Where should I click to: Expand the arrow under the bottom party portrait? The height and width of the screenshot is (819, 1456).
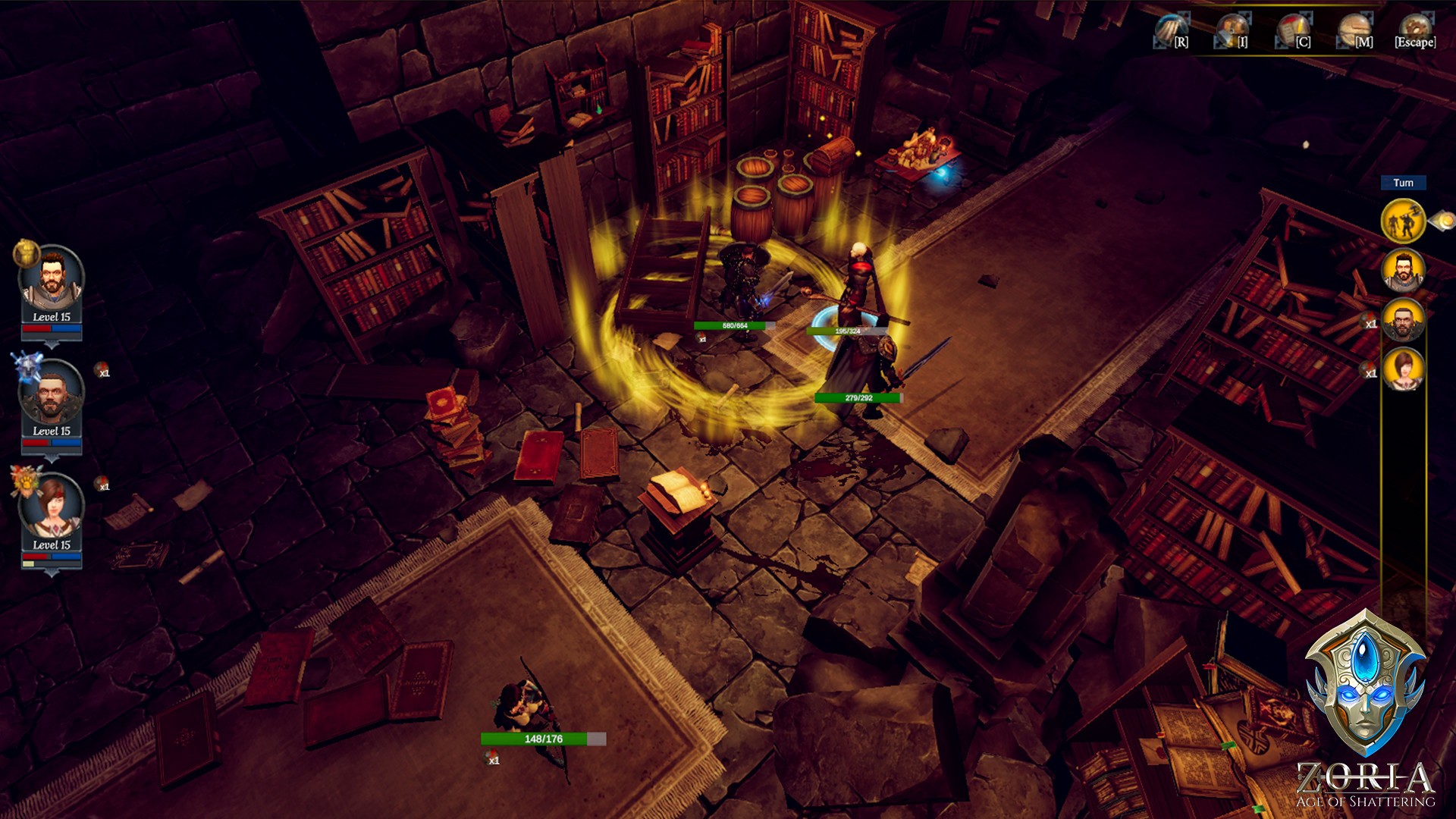(51, 573)
